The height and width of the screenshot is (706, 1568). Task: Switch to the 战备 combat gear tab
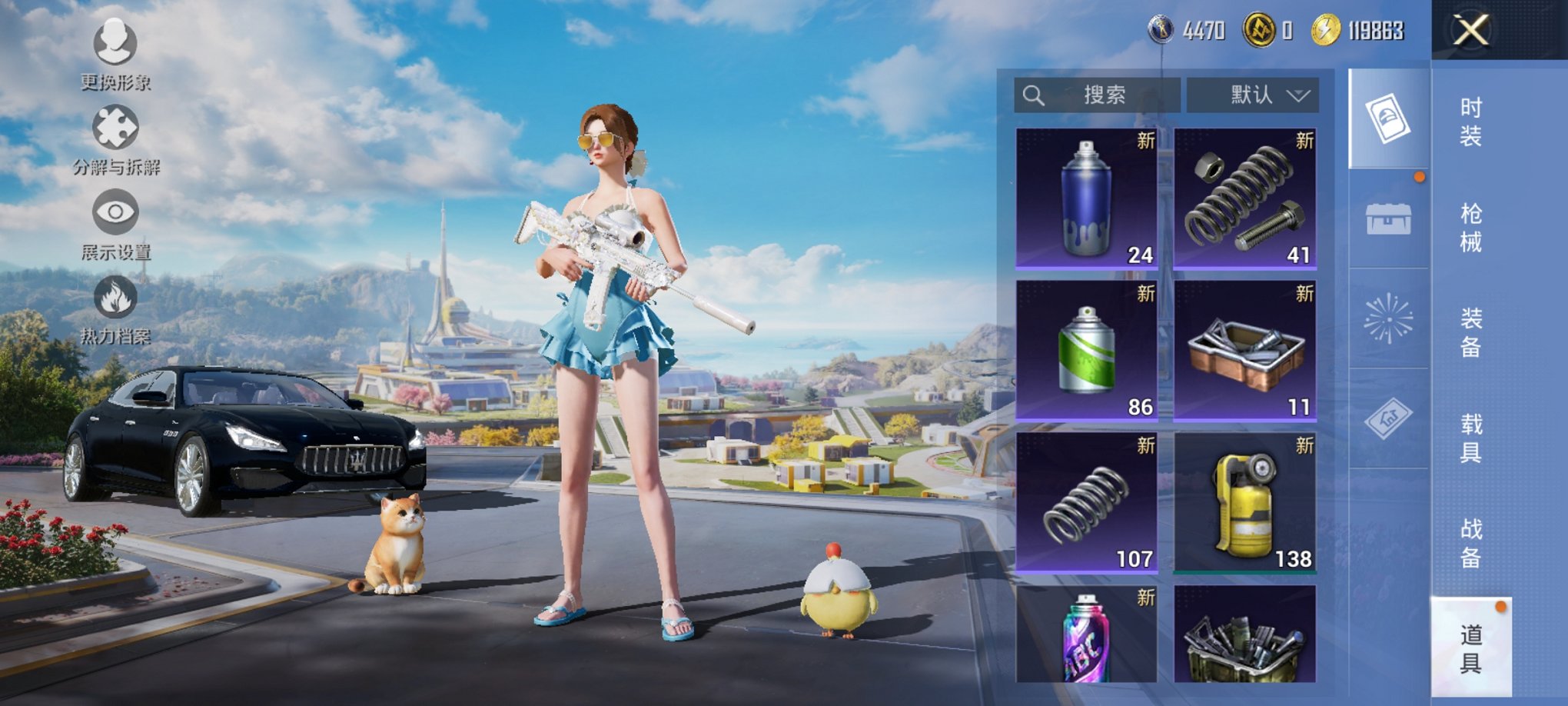click(x=1470, y=543)
